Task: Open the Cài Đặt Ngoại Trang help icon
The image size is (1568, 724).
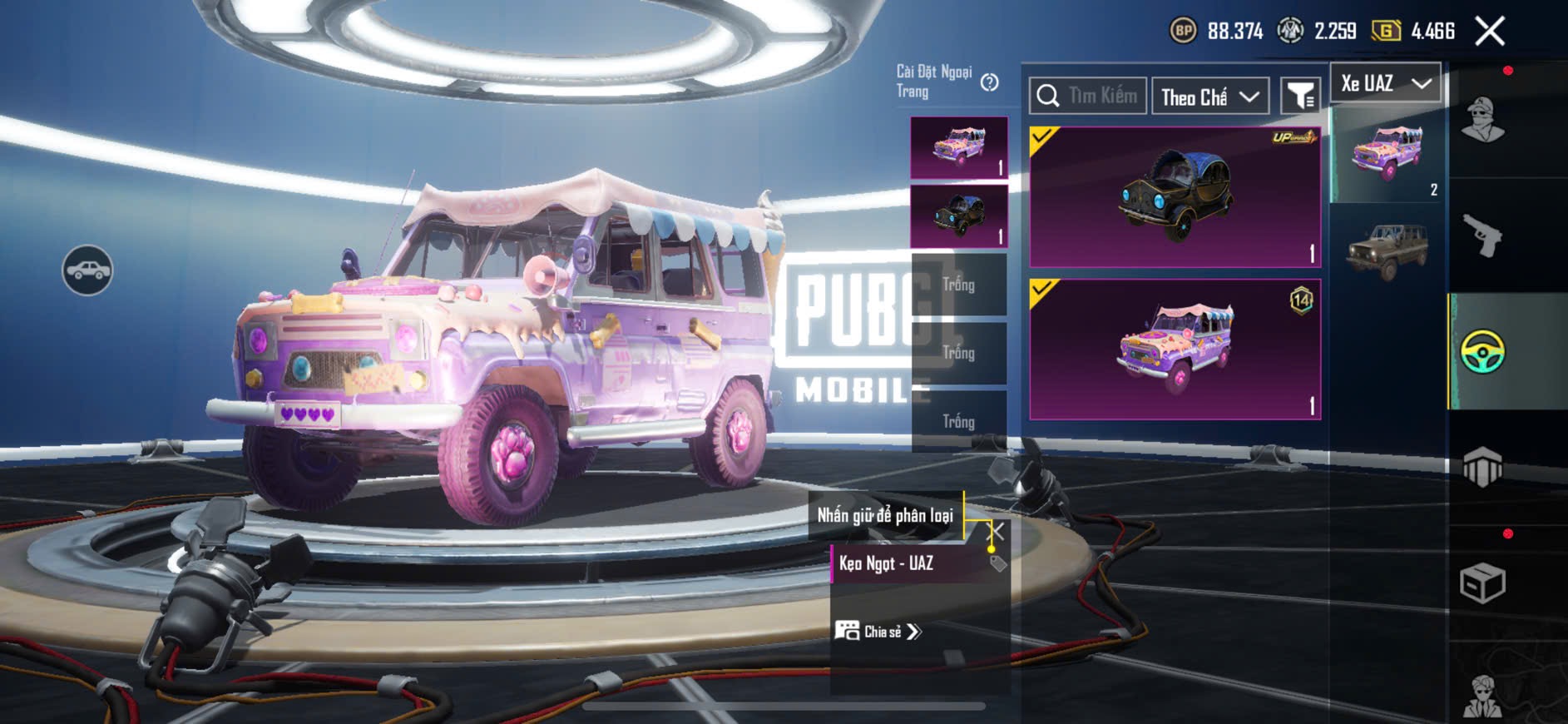Action: [x=989, y=82]
